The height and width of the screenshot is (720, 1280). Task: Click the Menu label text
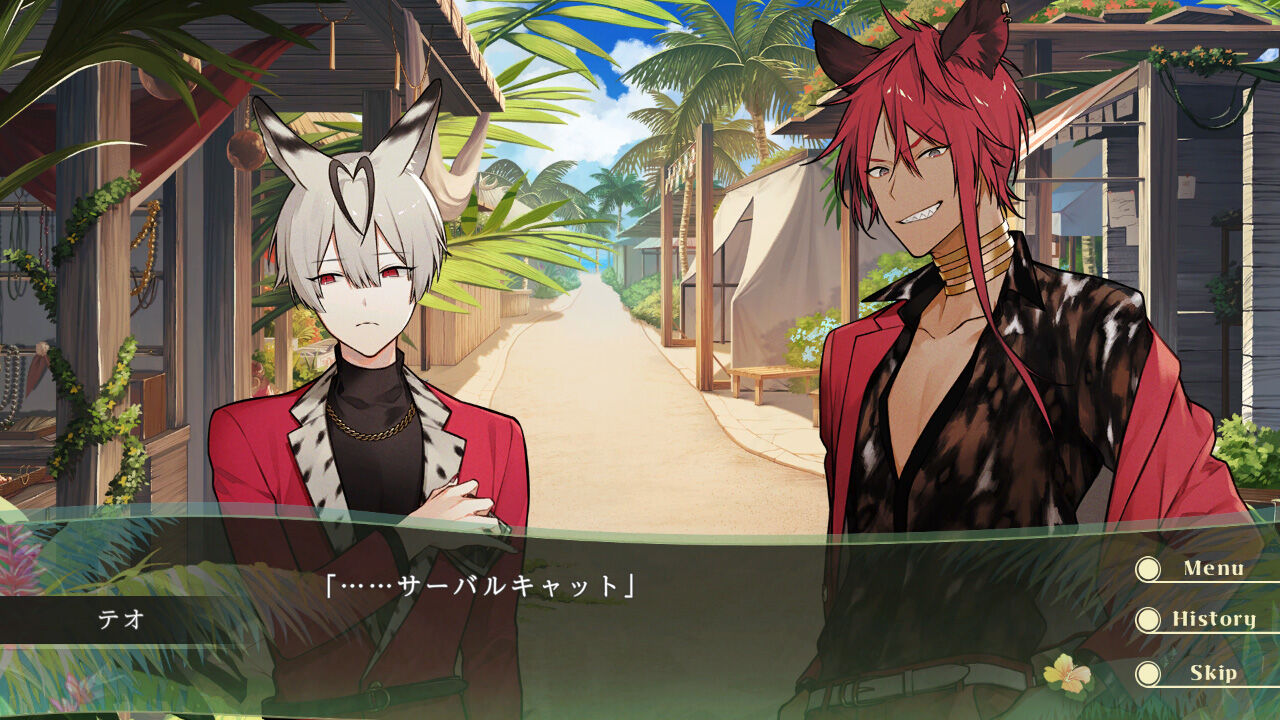point(1213,568)
